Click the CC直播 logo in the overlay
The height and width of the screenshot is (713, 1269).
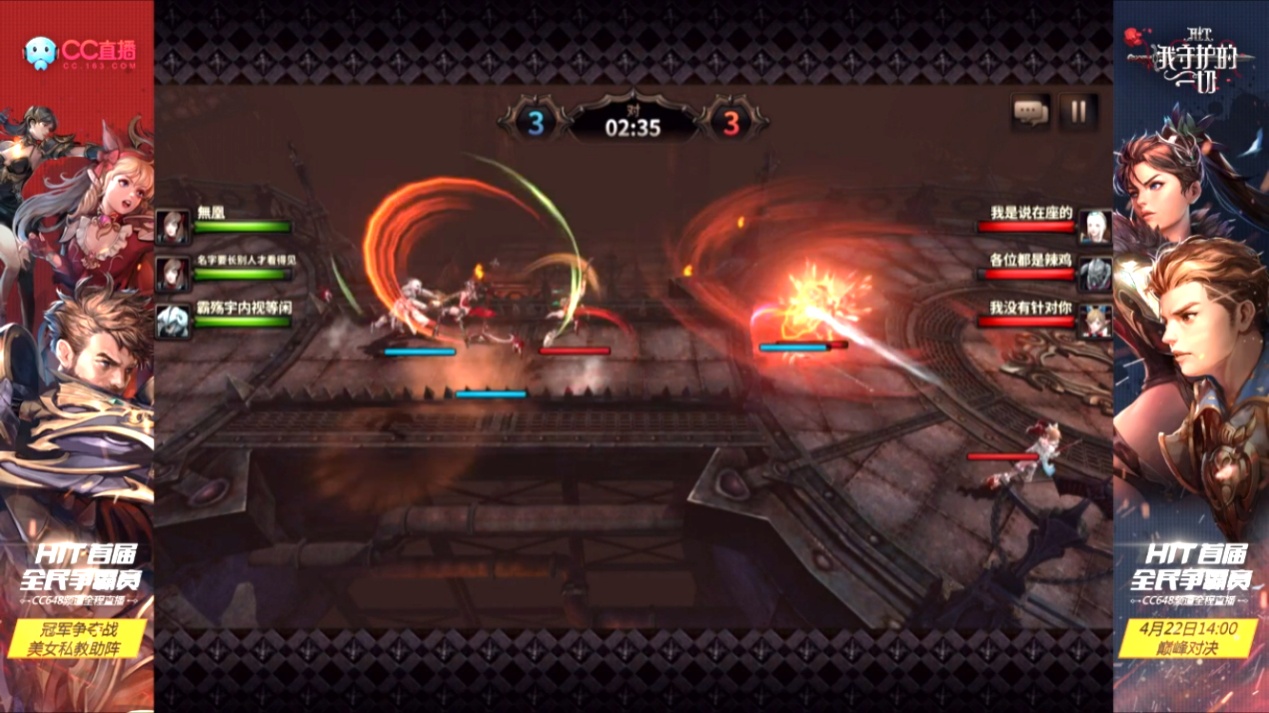[80, 52]
